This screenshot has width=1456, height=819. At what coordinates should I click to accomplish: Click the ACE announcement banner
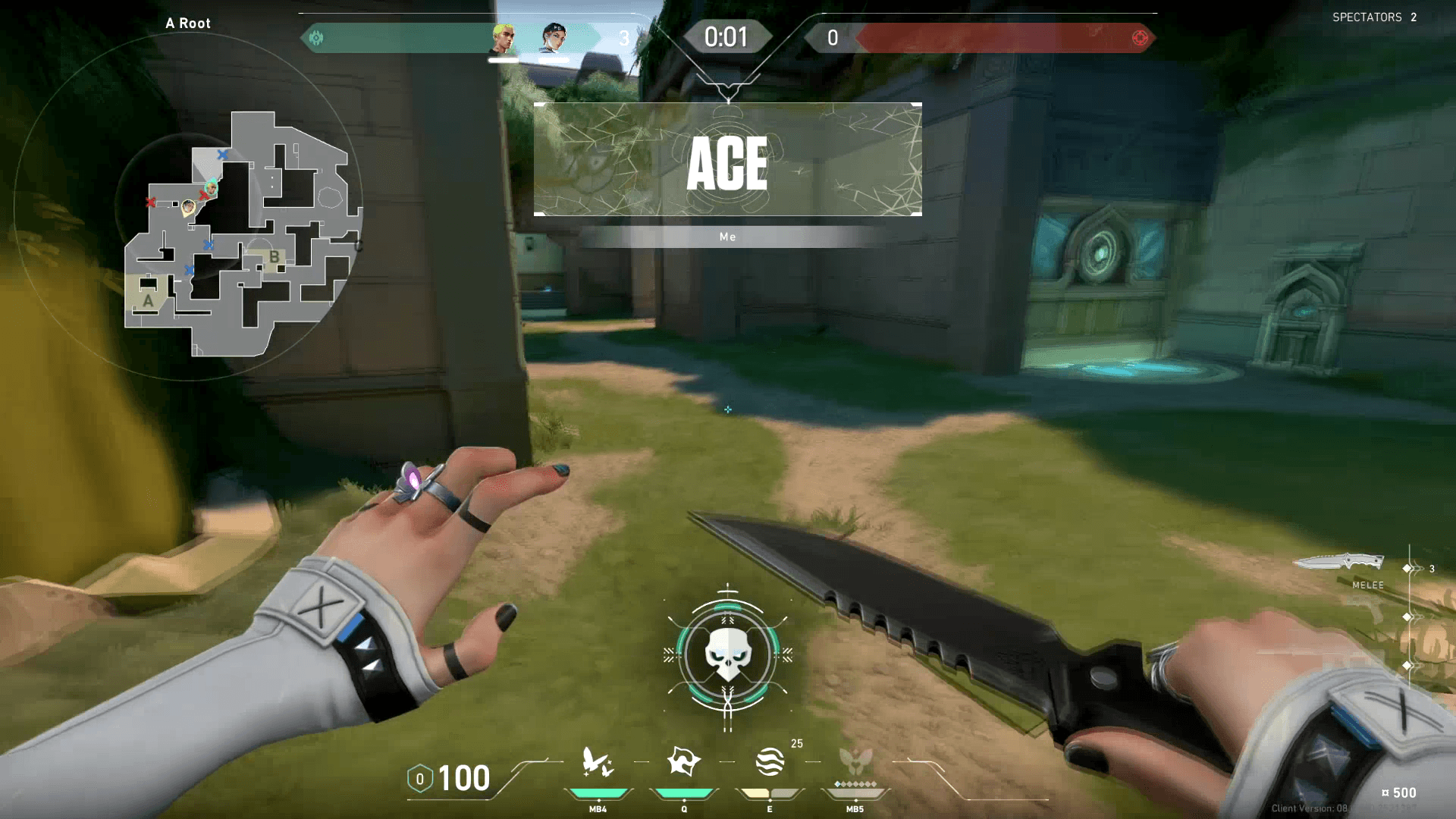(728, 160)
